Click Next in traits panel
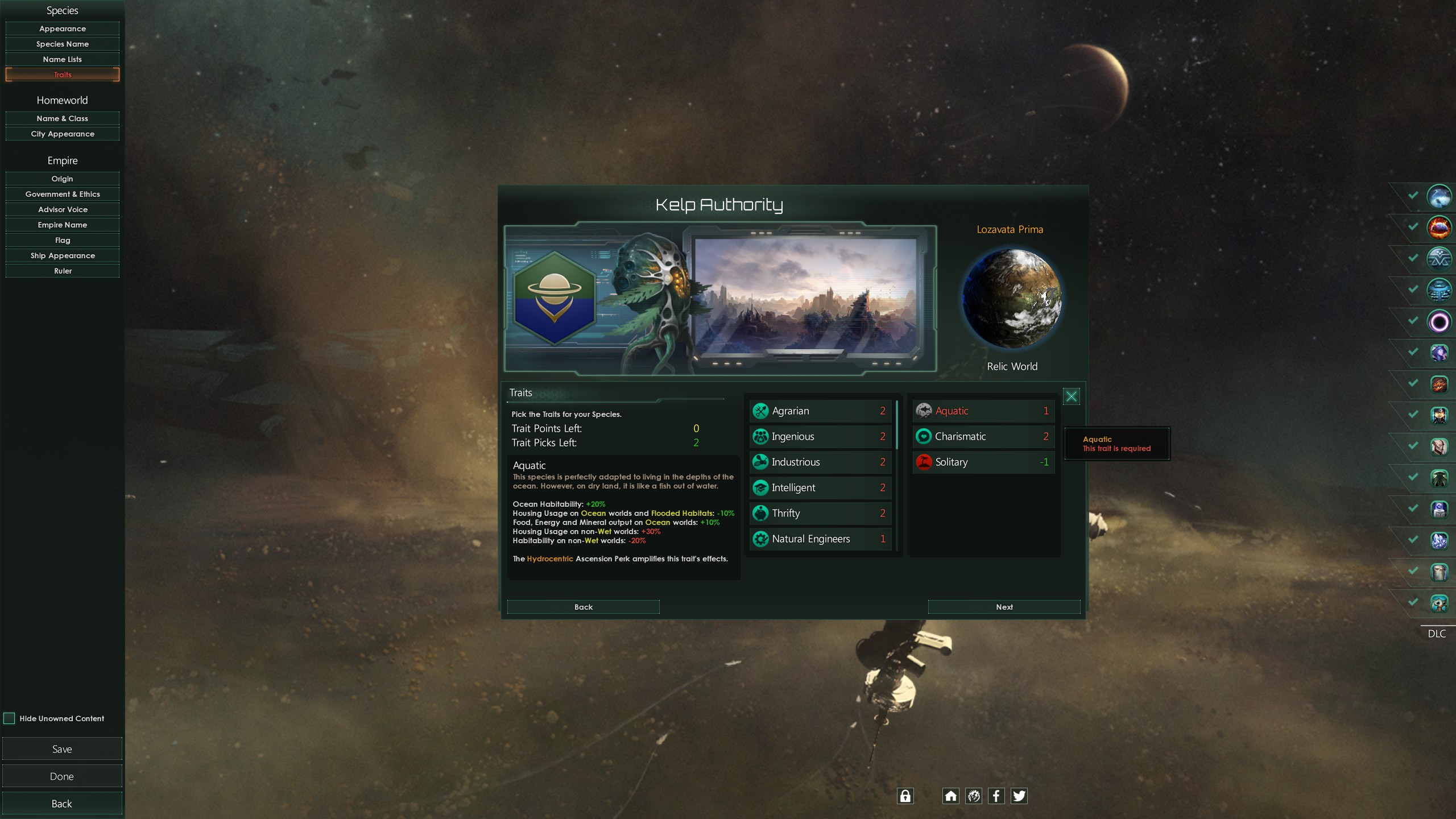Screen dimensions: 1456x819 (x=1004, y=607)
